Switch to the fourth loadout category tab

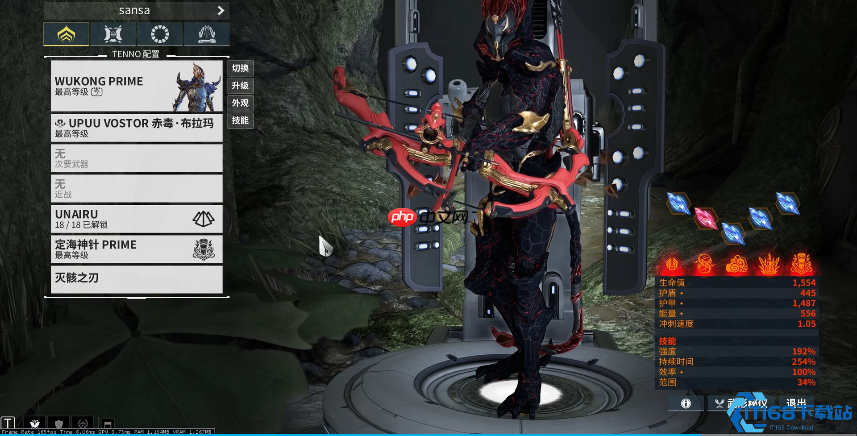coord(208,35)
